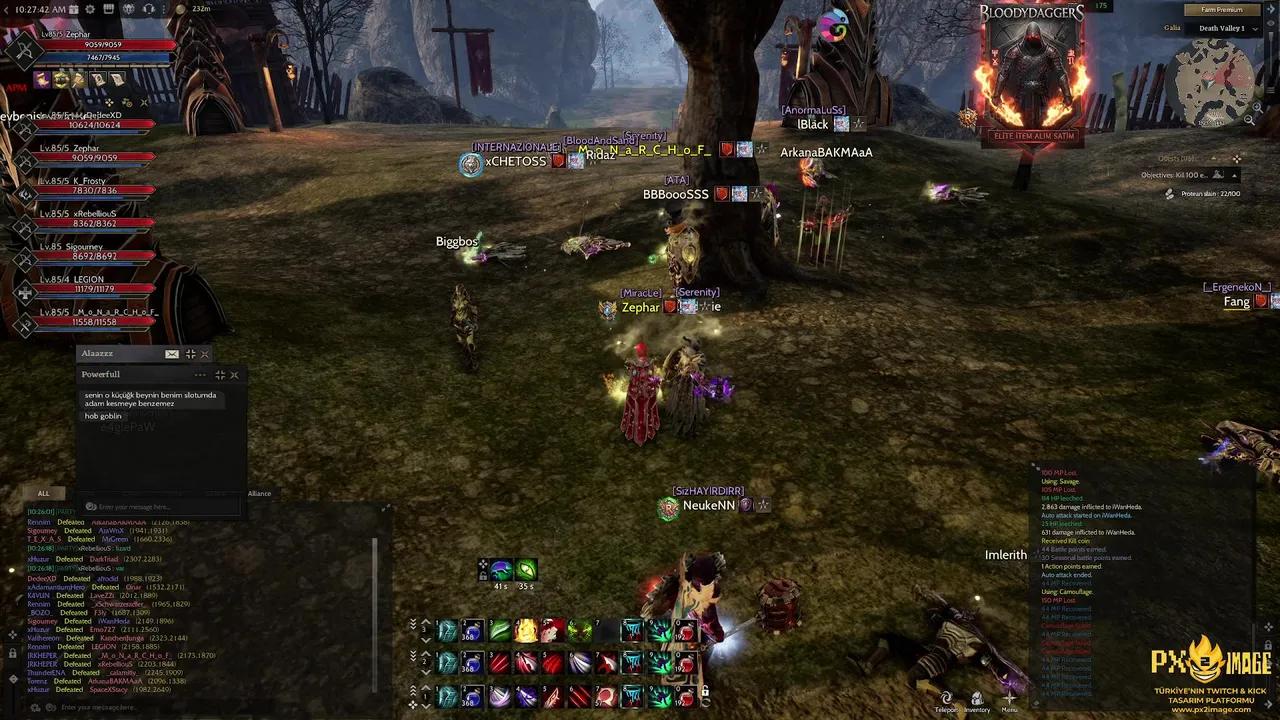The width and height of the screenshot is (1280, 720).
Task: Activate the green eye buff skill
Action: pos(526,570)
